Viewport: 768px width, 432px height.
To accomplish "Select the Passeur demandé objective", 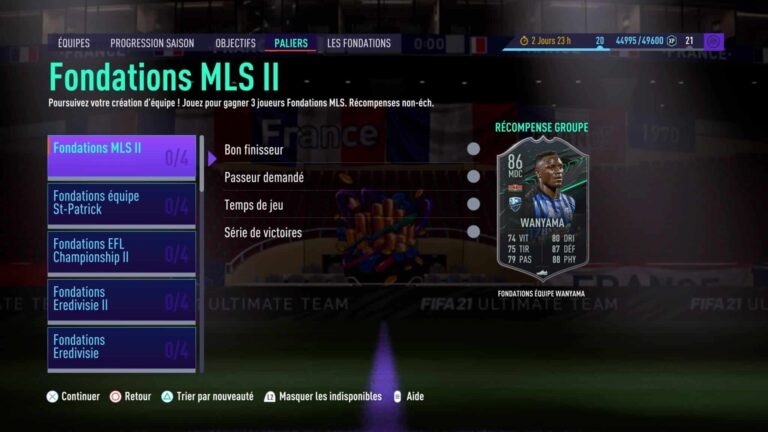I will pos(350,177).
